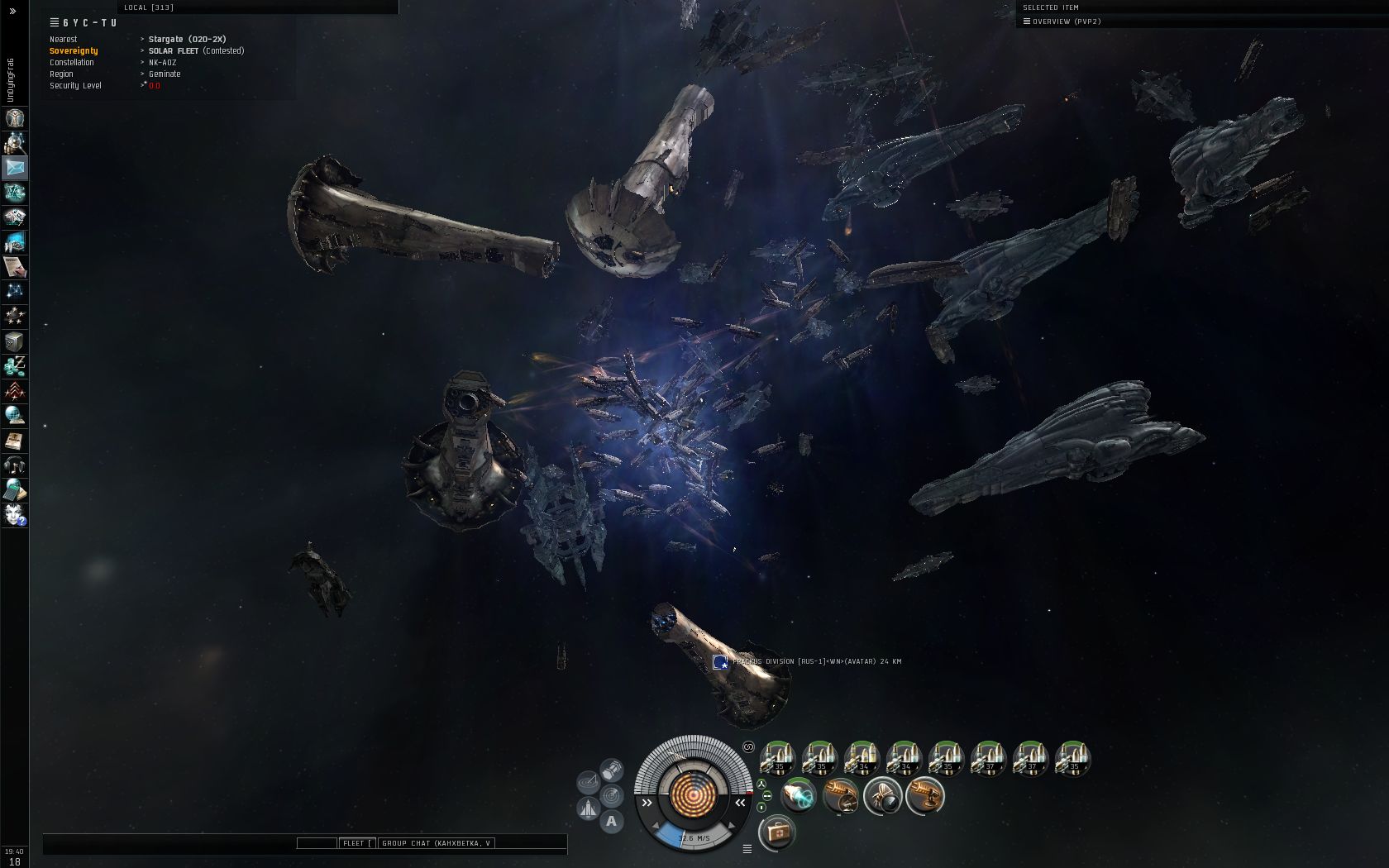Open the Calculator icon
Image resolution: width=1389 pixels, height=868 pixels.
point(15,490)
